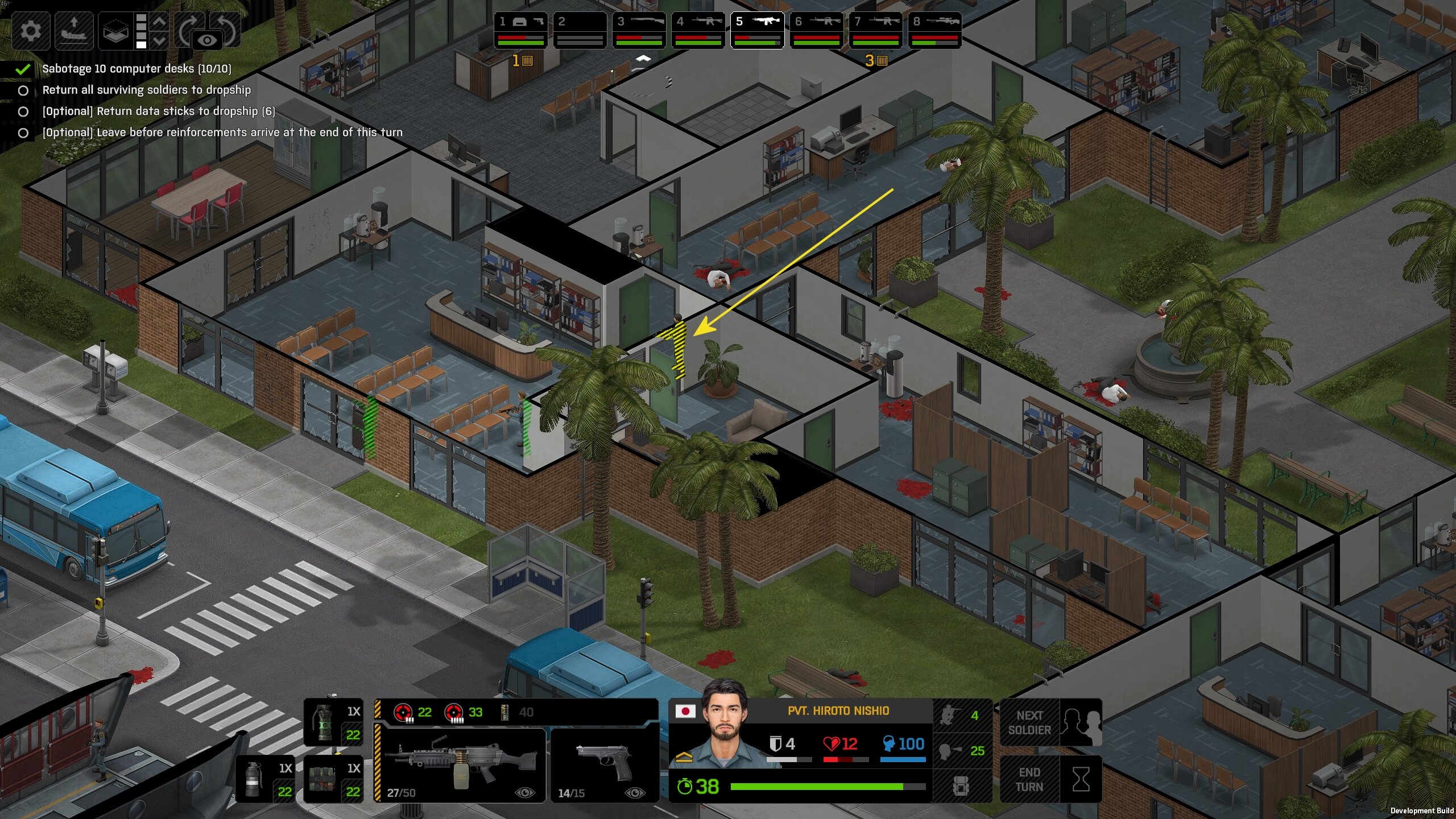Cycle to the next soldier
This screenshot has width=1456, height=819.
click(x=1051, y=722)
